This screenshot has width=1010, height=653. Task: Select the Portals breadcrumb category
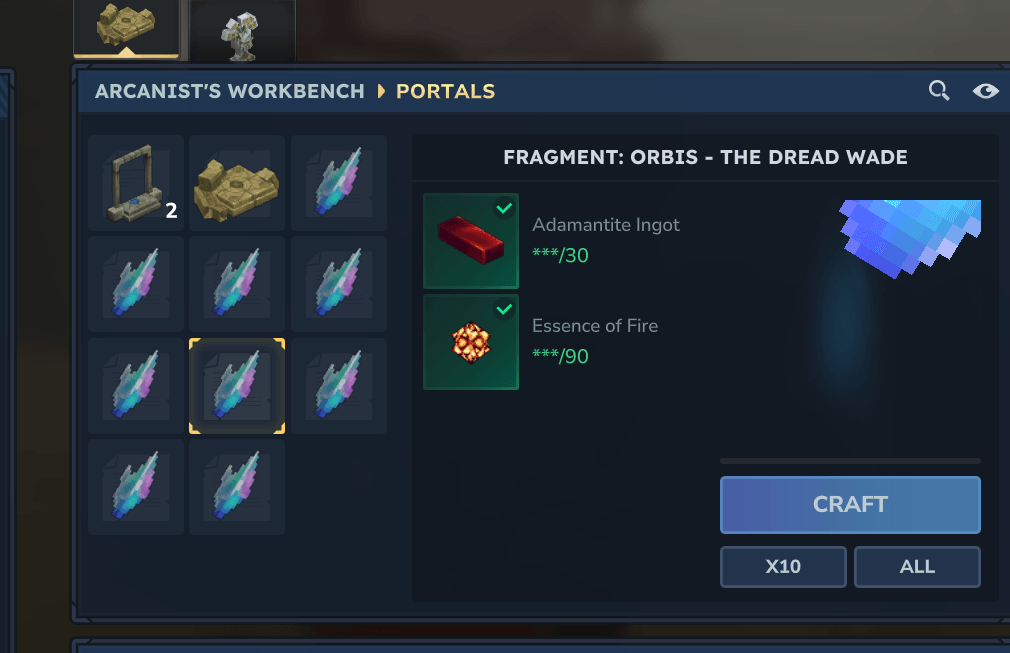coord(446,91)
